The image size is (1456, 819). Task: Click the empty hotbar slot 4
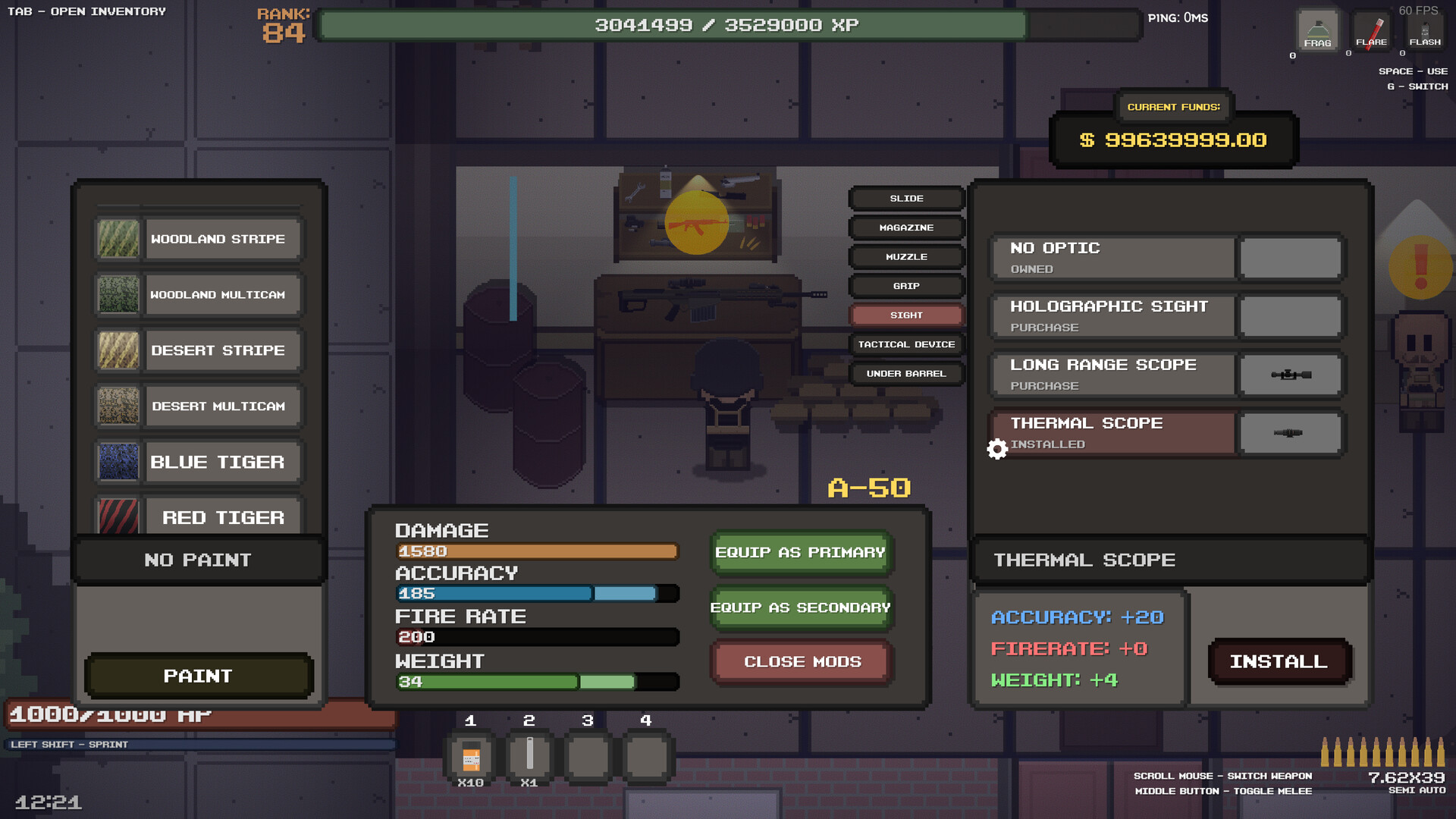(x=646, y=757)
